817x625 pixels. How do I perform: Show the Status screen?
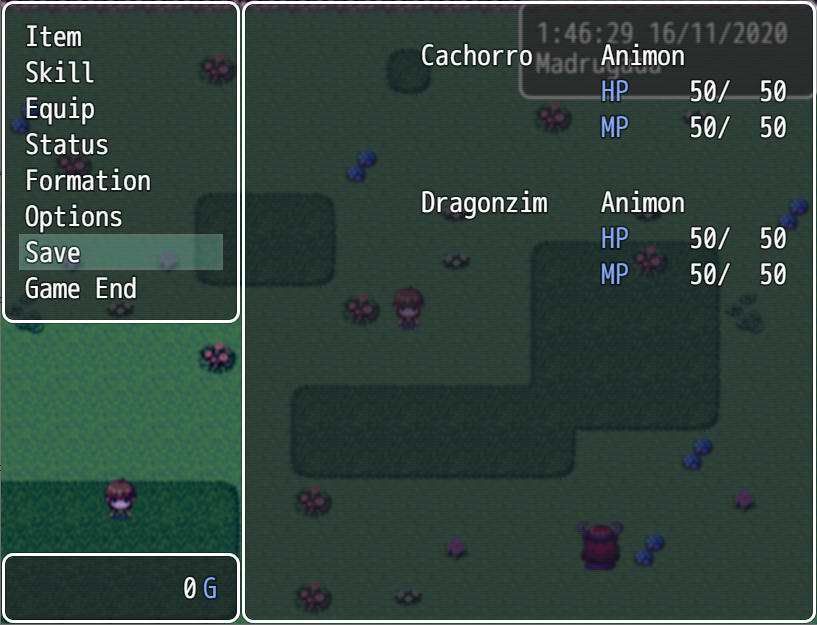pos(66,145)
